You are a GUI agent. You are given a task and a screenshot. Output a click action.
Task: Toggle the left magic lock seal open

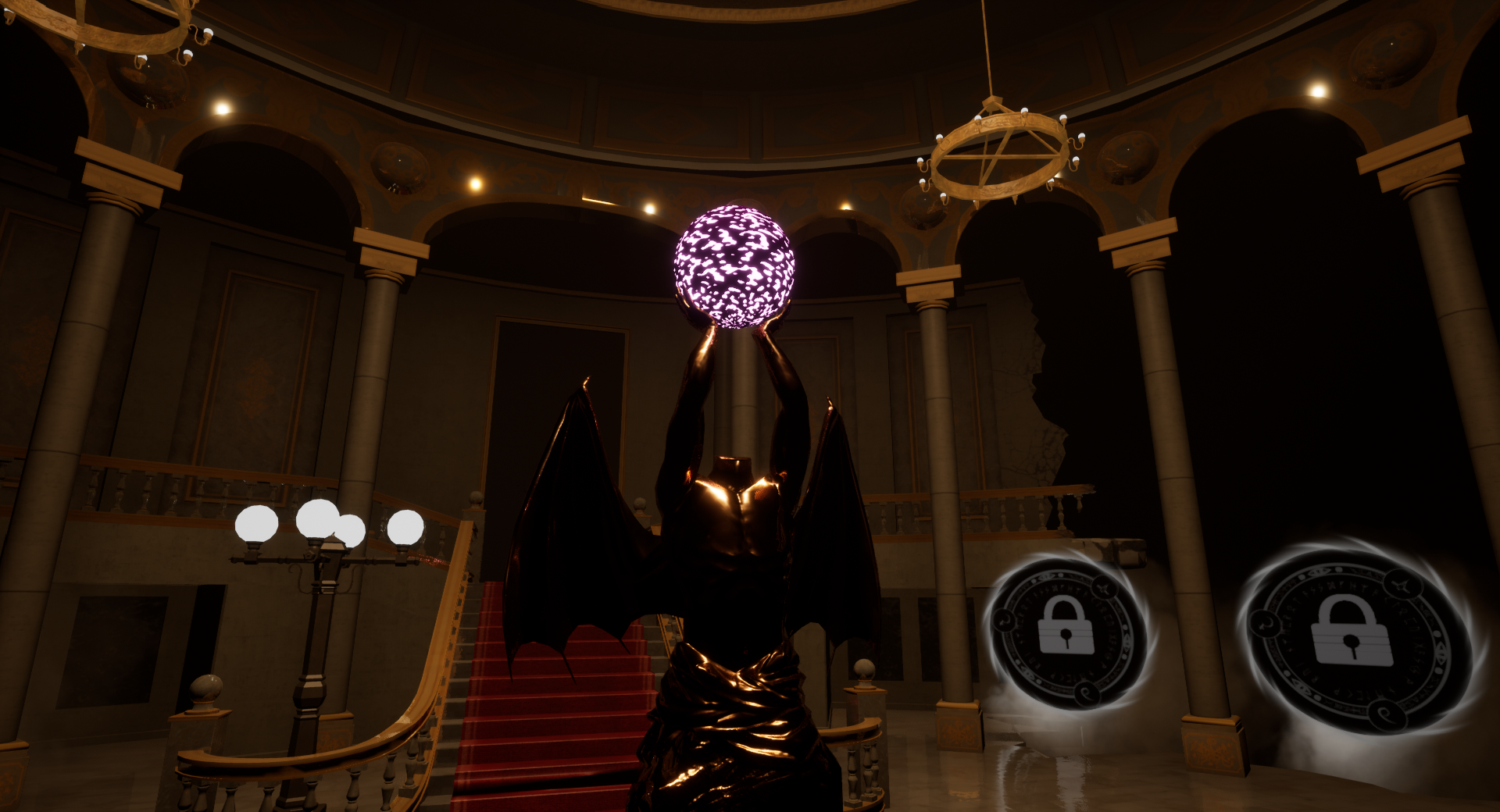tap(1068, 630)
